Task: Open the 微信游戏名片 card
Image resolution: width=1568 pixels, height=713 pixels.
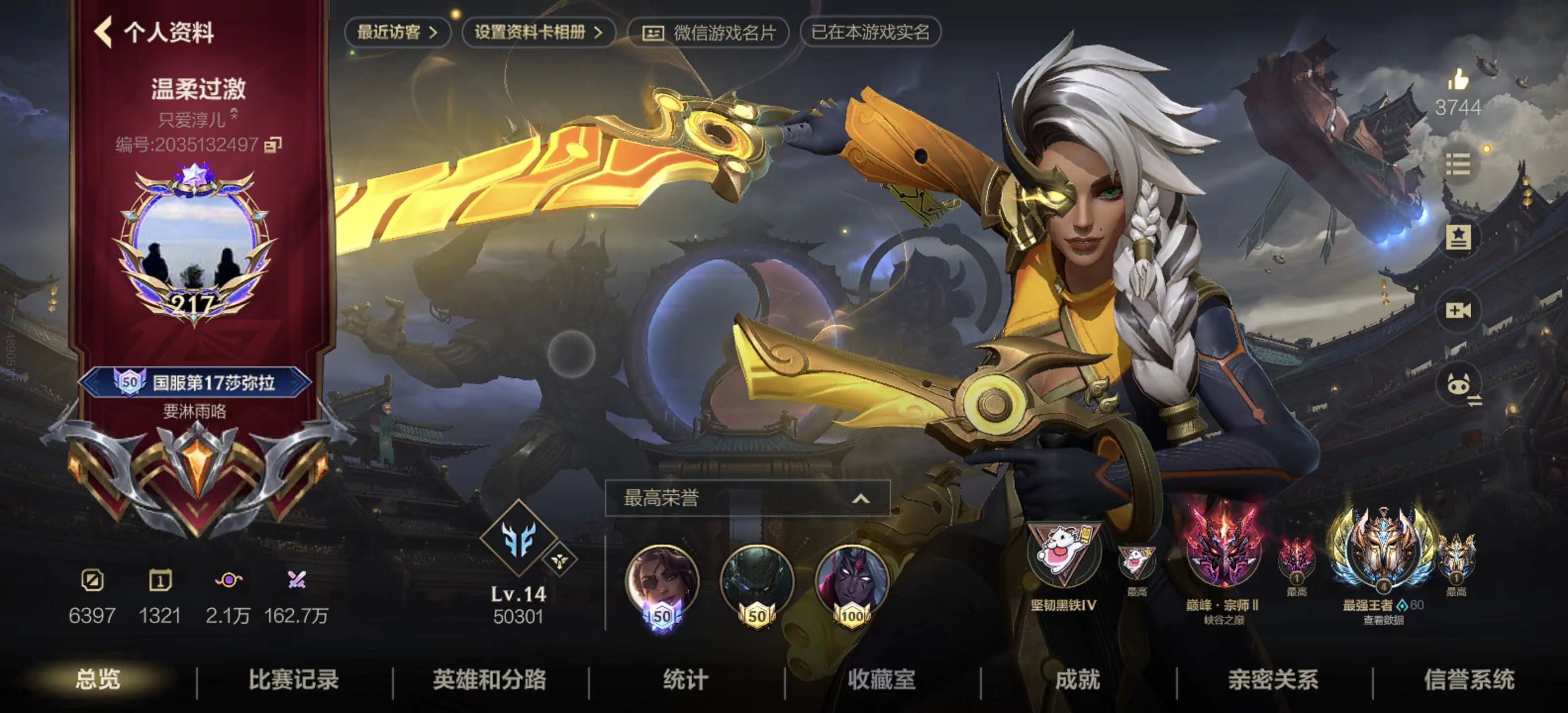Action: coord(709,33)
